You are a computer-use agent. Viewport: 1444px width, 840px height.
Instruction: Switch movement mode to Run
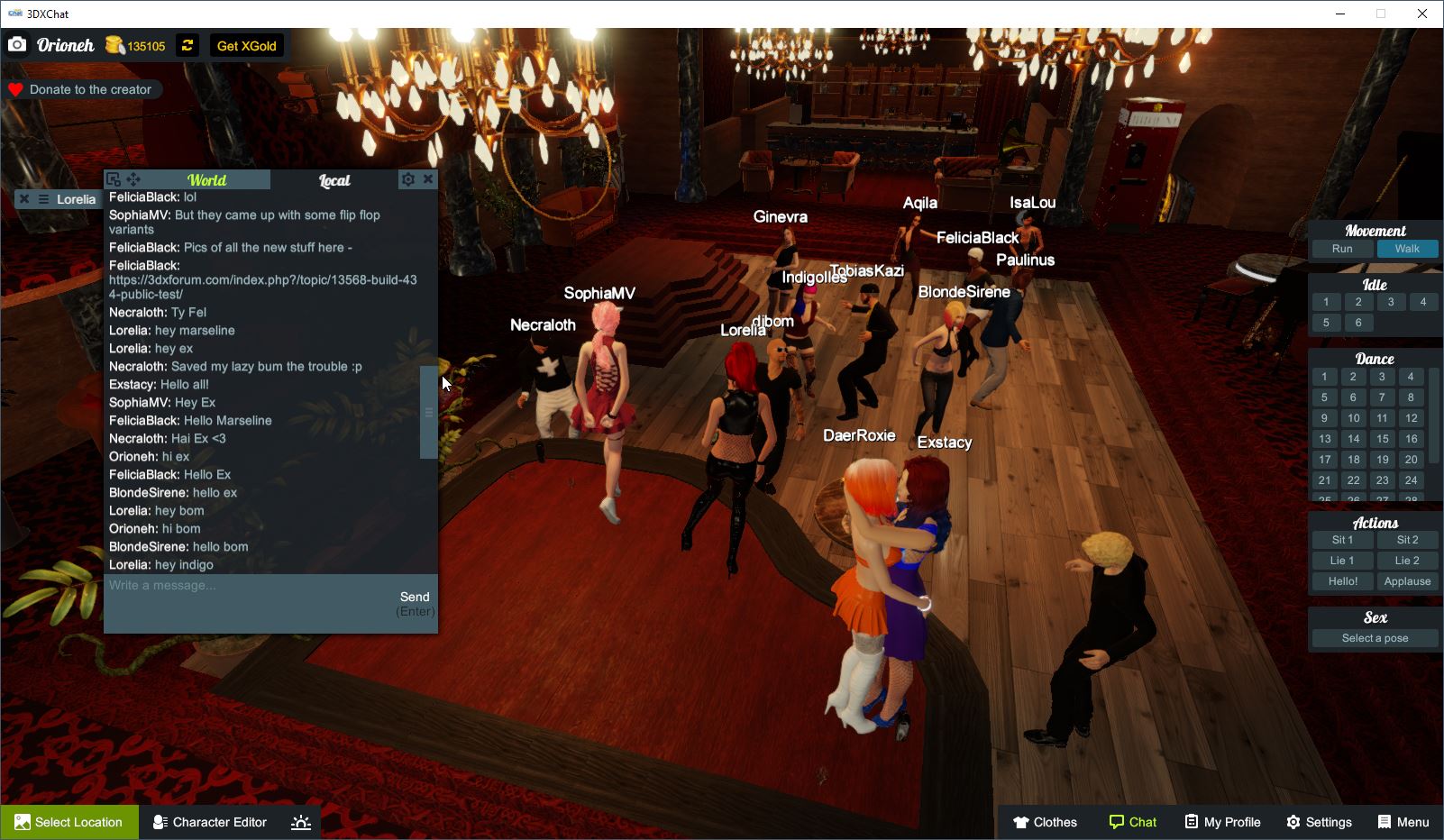pyautogui.click(x=1342, y=248)
